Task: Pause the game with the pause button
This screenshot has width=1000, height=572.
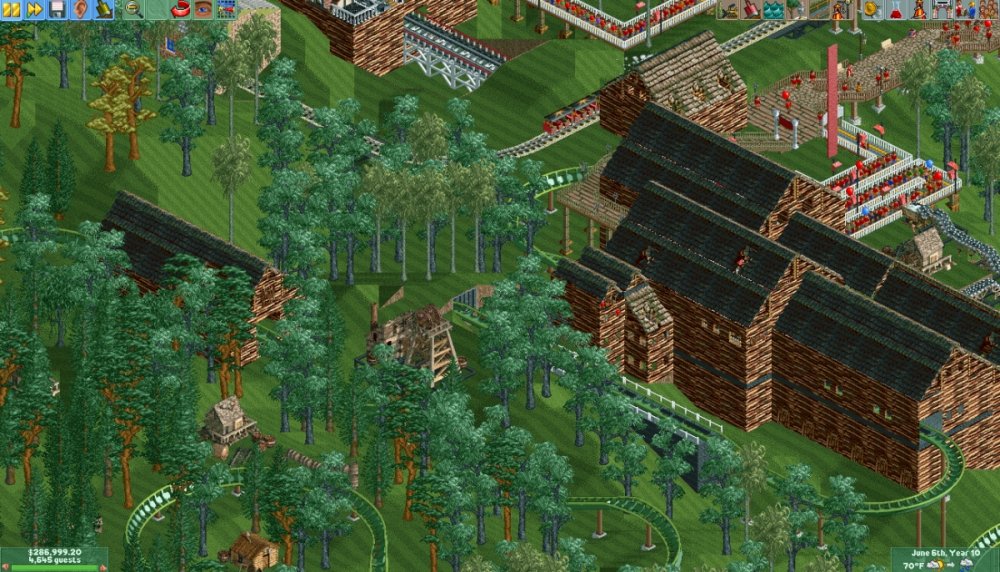Action: tap(12, 9)
